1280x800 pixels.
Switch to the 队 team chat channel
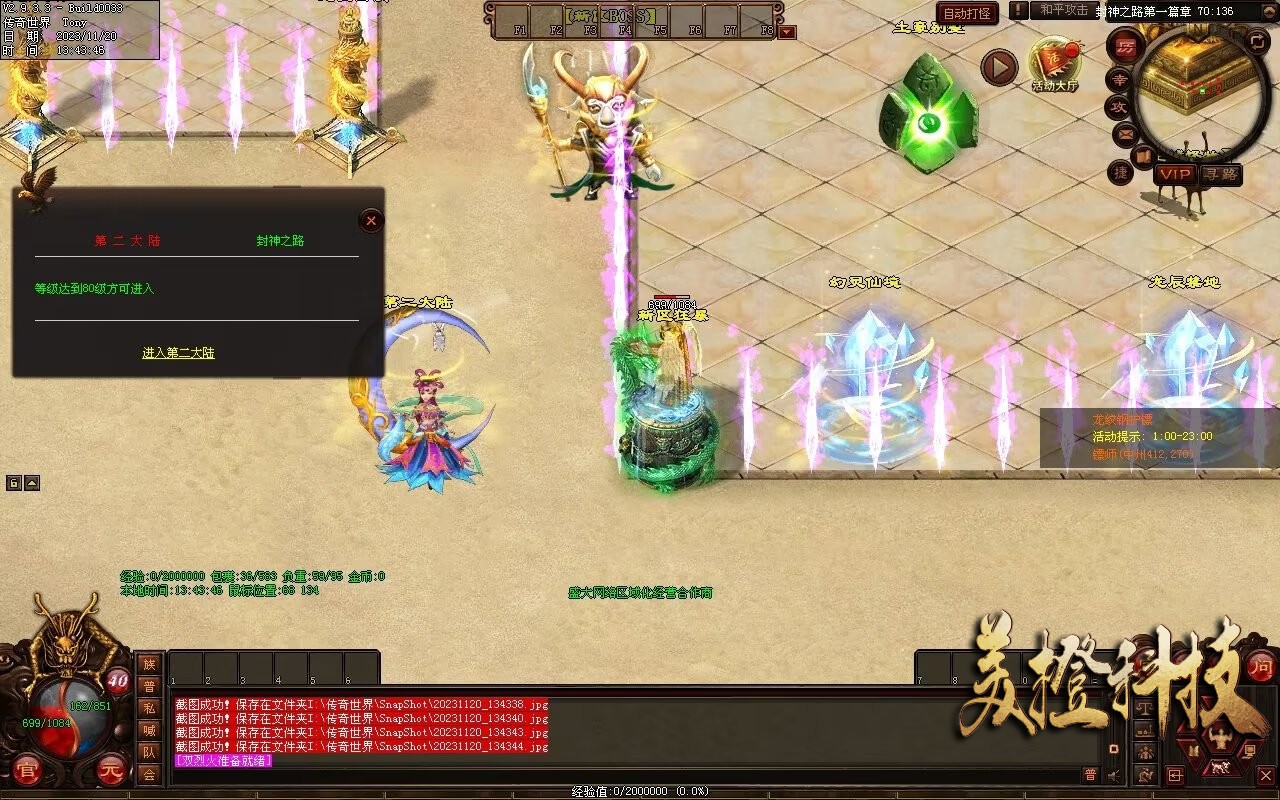click(149, 752)
